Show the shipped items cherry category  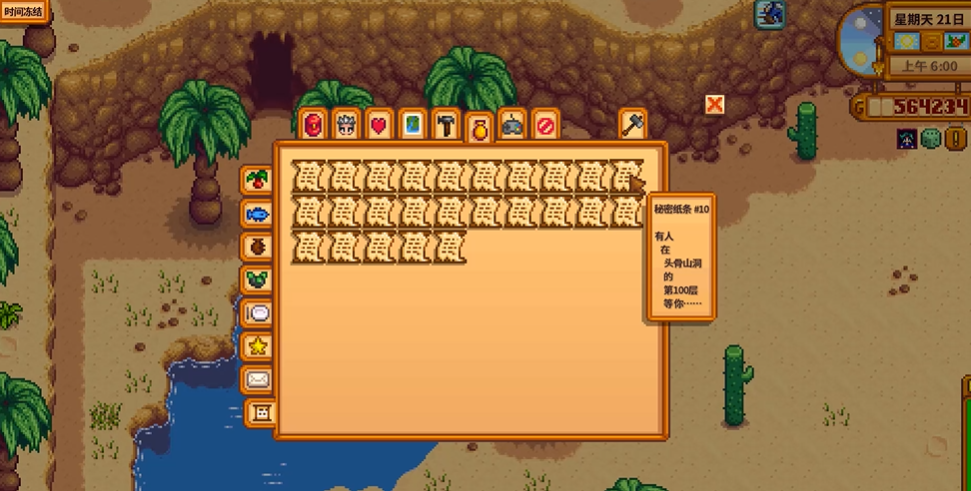pos(257,181)
